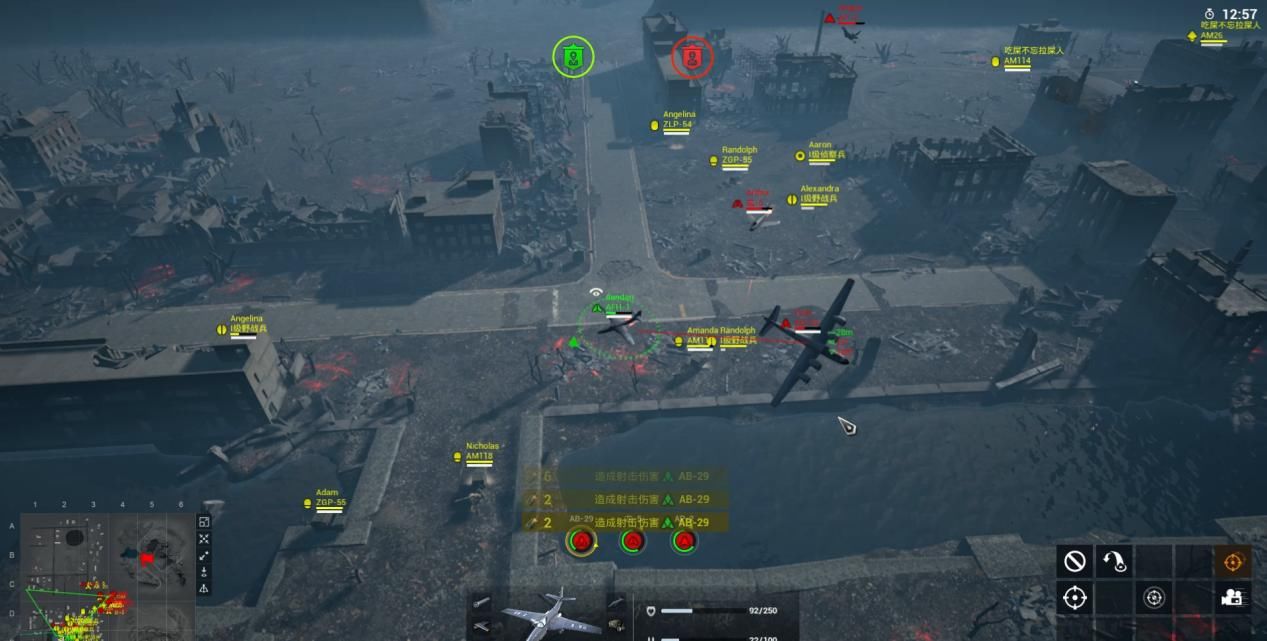Activate the curved arrow return command

(x=1114, y=561)
